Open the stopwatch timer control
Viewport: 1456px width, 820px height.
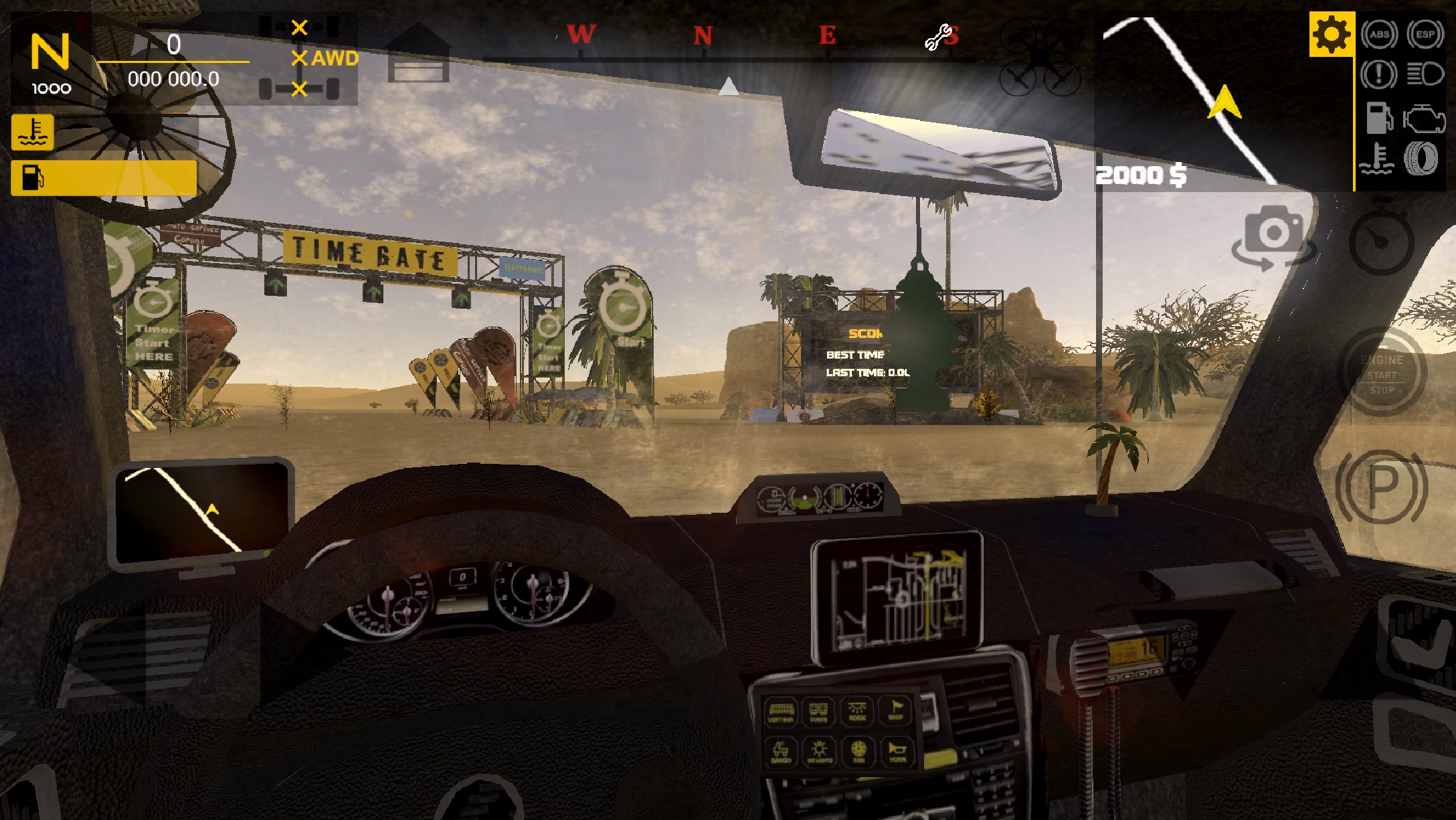point(1381,241)
